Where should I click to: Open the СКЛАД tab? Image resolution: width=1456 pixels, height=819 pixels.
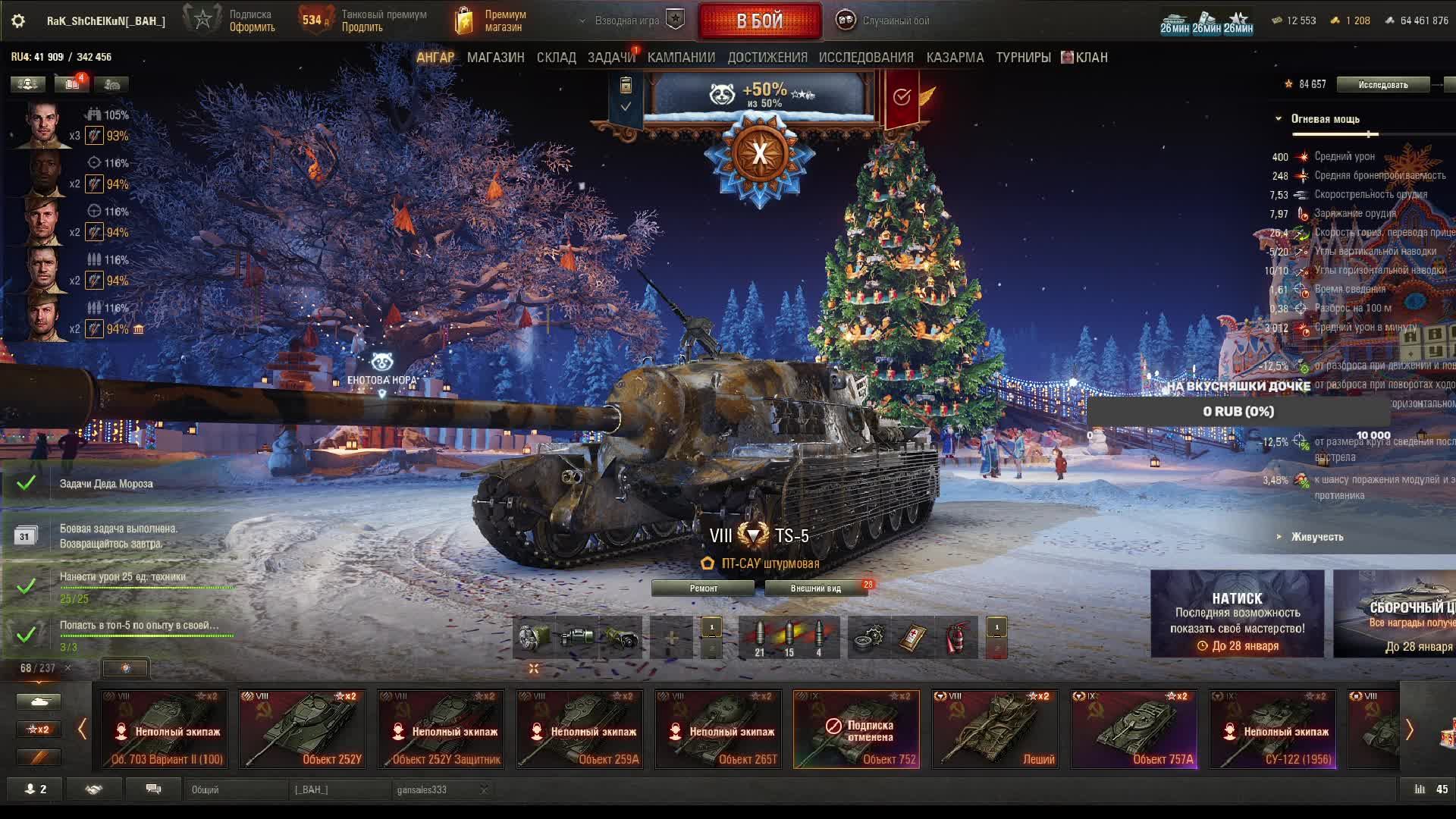point(556,58)
